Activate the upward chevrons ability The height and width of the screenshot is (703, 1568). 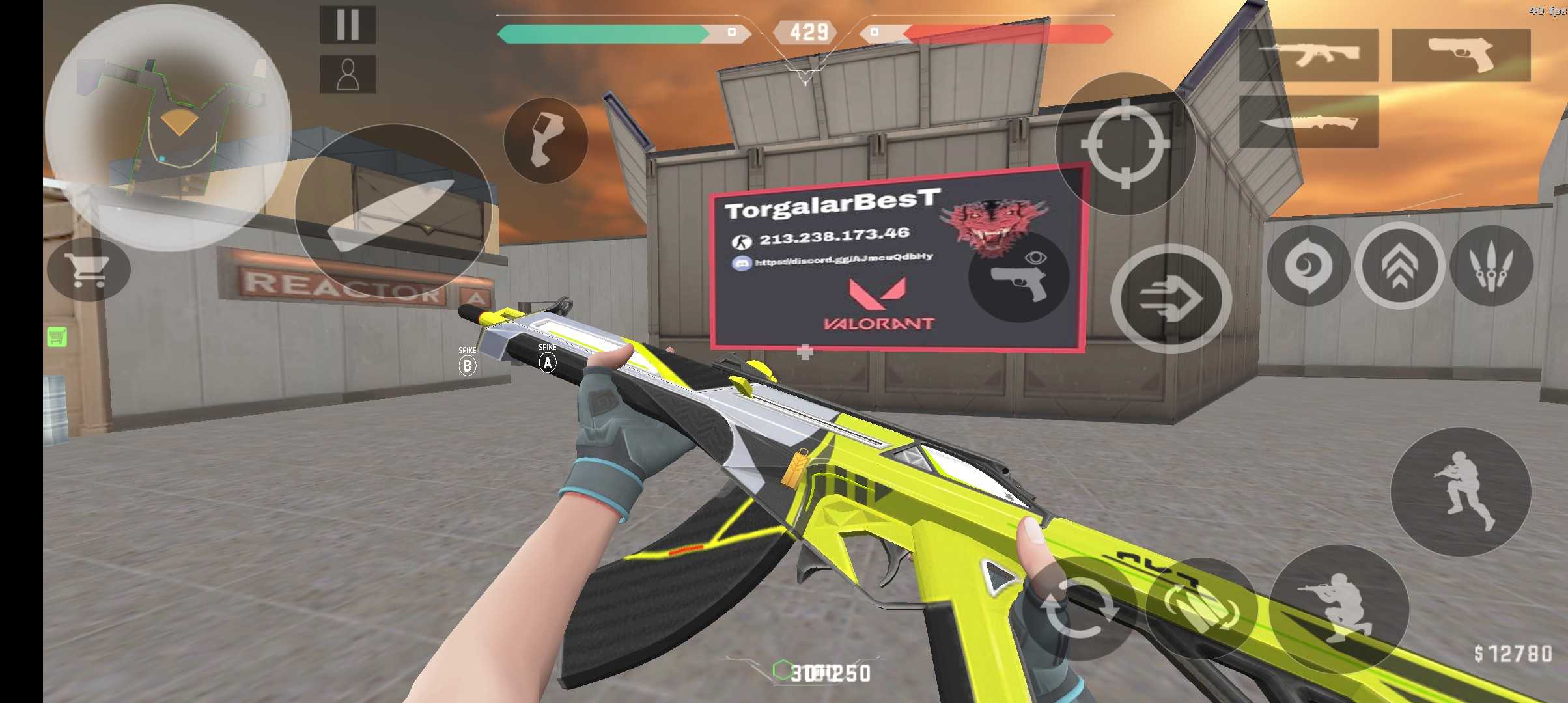[1400, 266]
